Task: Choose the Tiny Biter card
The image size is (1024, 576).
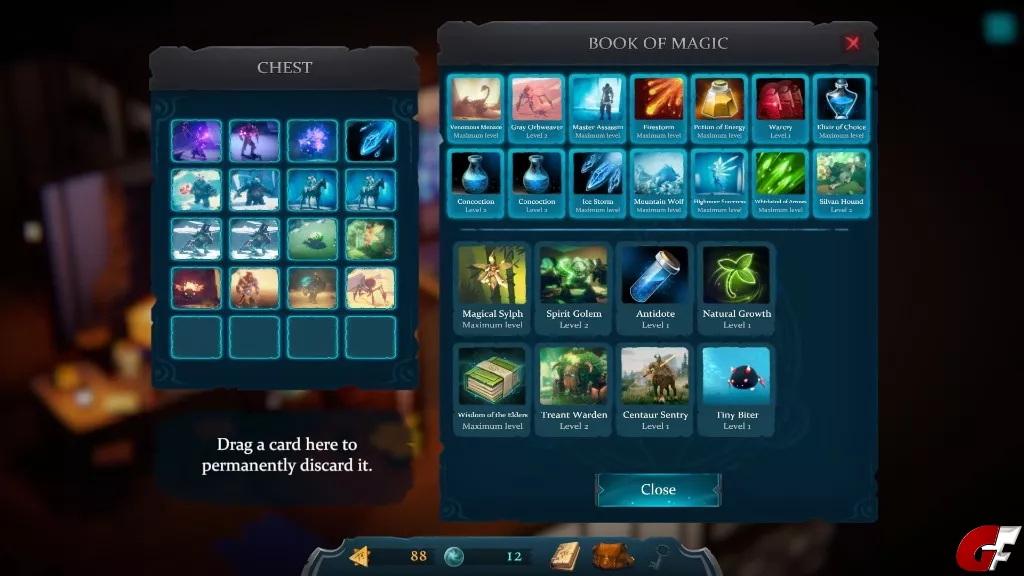Action: pyautogui.click(x=737, y=388)
